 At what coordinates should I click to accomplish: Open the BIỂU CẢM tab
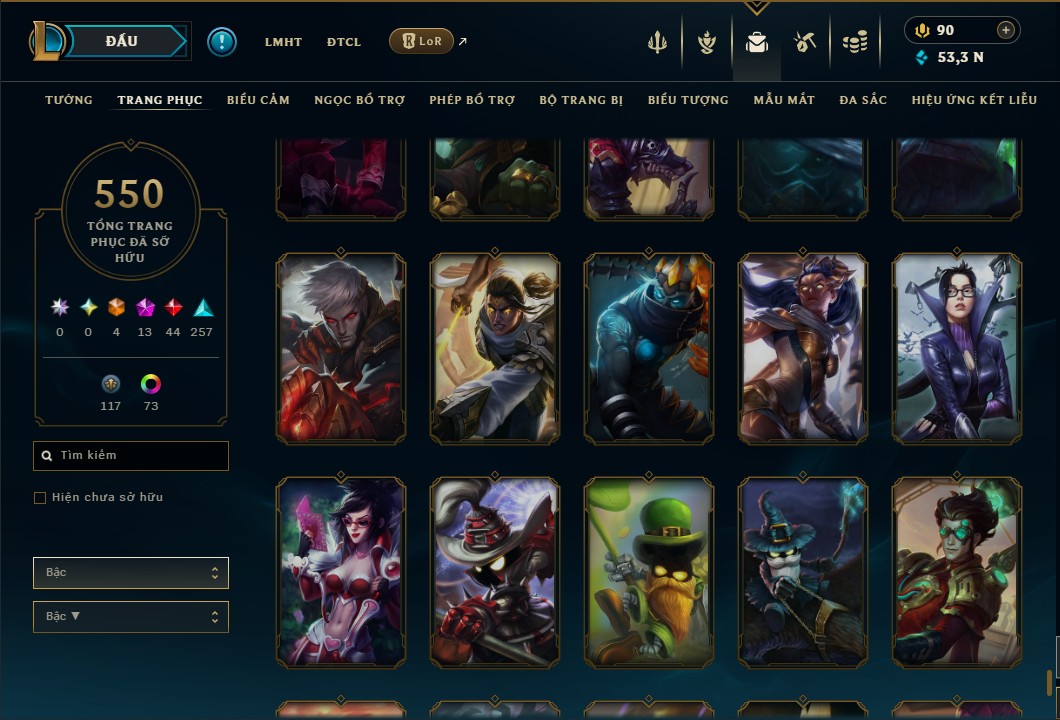point(258,100)
